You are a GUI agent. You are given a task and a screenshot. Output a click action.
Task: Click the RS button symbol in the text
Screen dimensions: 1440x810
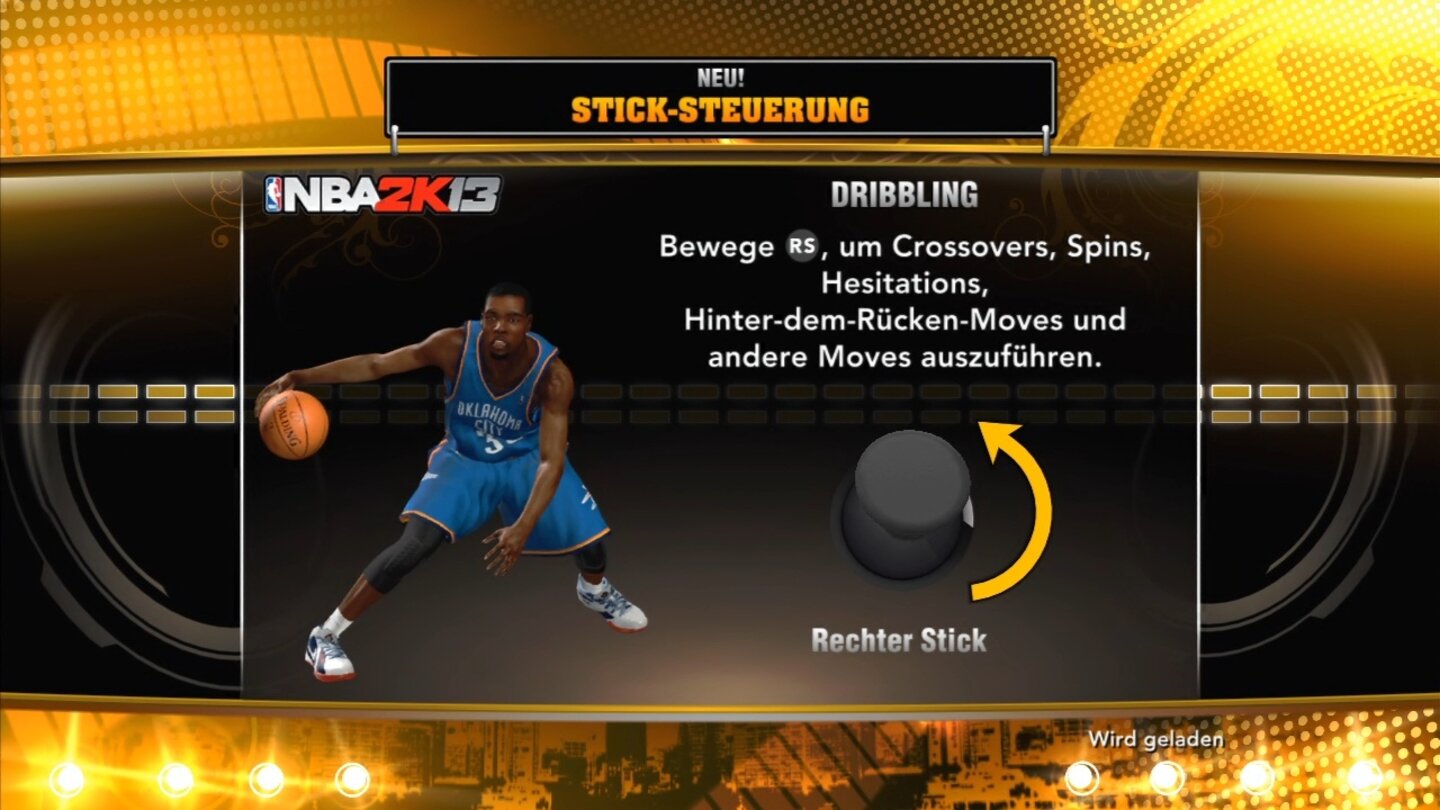pyautogui.click(x=802, y=247)
